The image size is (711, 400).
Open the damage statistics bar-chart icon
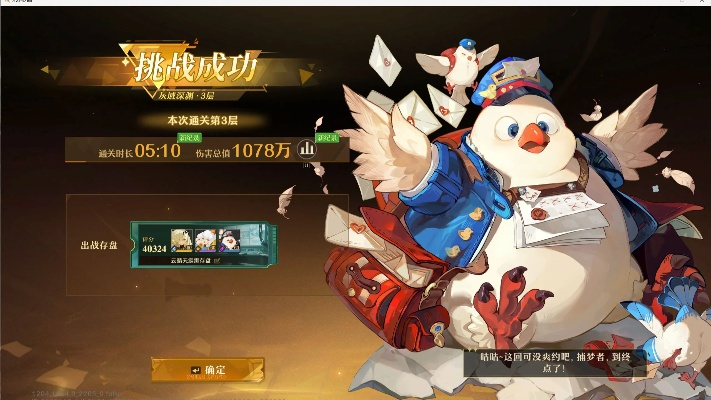point(307,150)
